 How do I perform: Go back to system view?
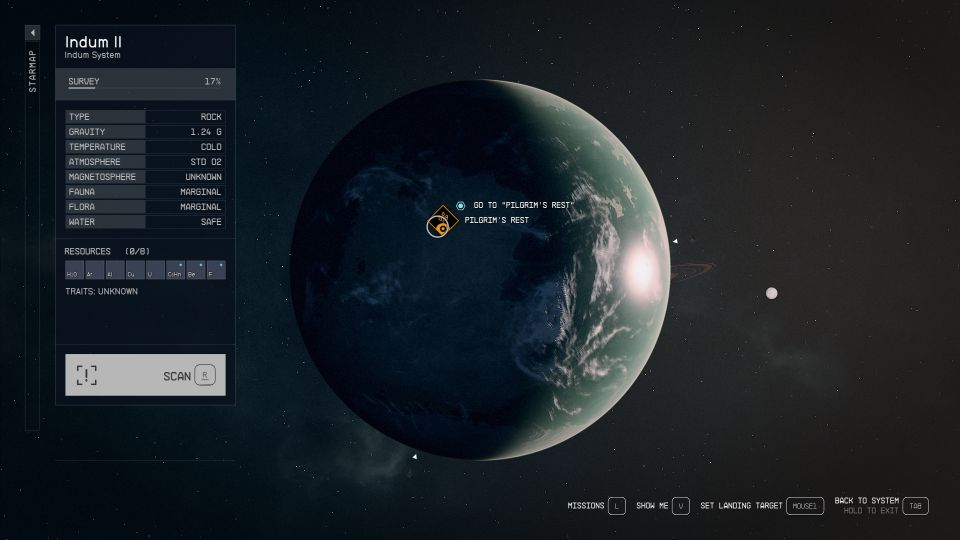(915, 506)
